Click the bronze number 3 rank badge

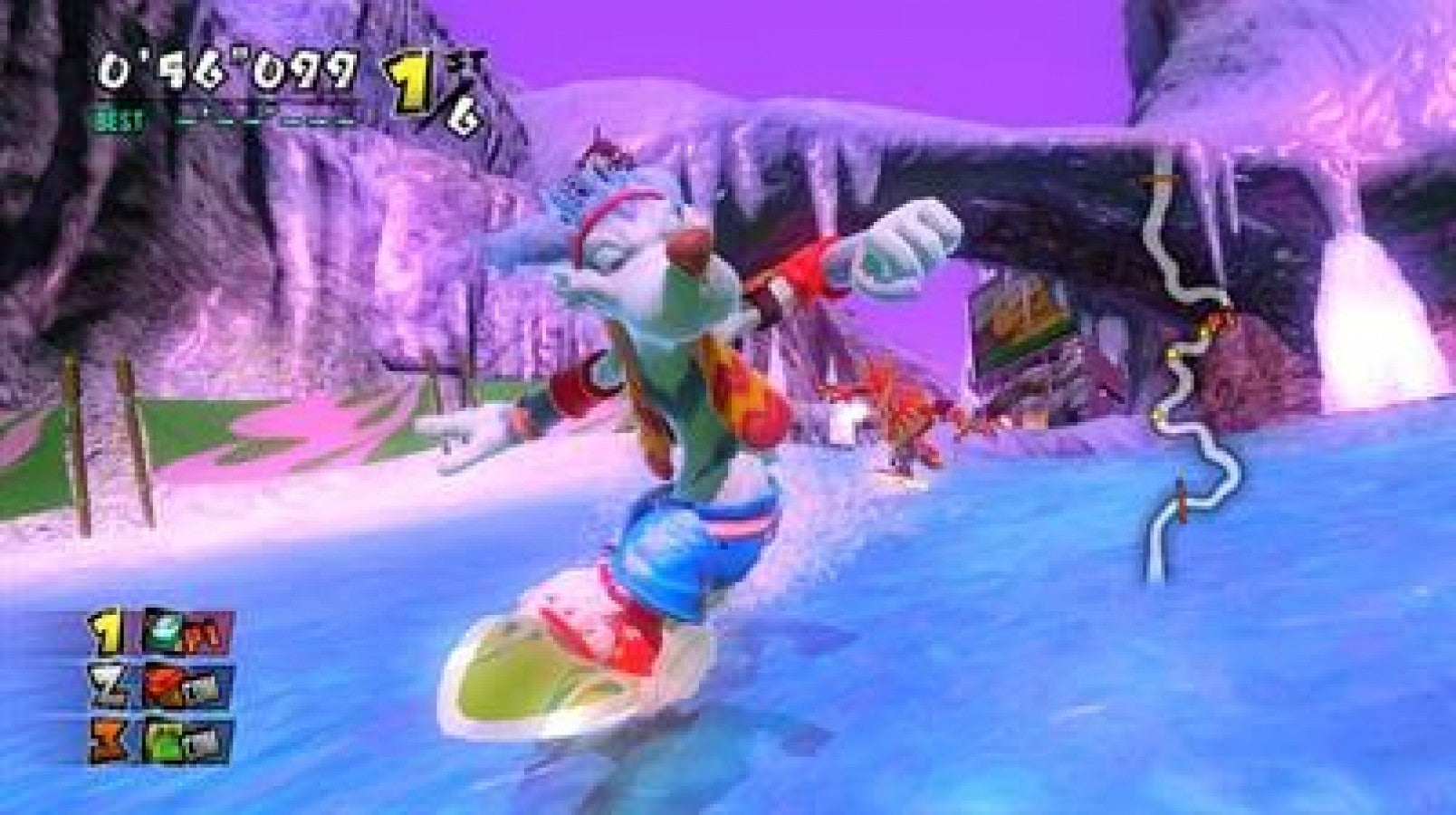[107, 739]
